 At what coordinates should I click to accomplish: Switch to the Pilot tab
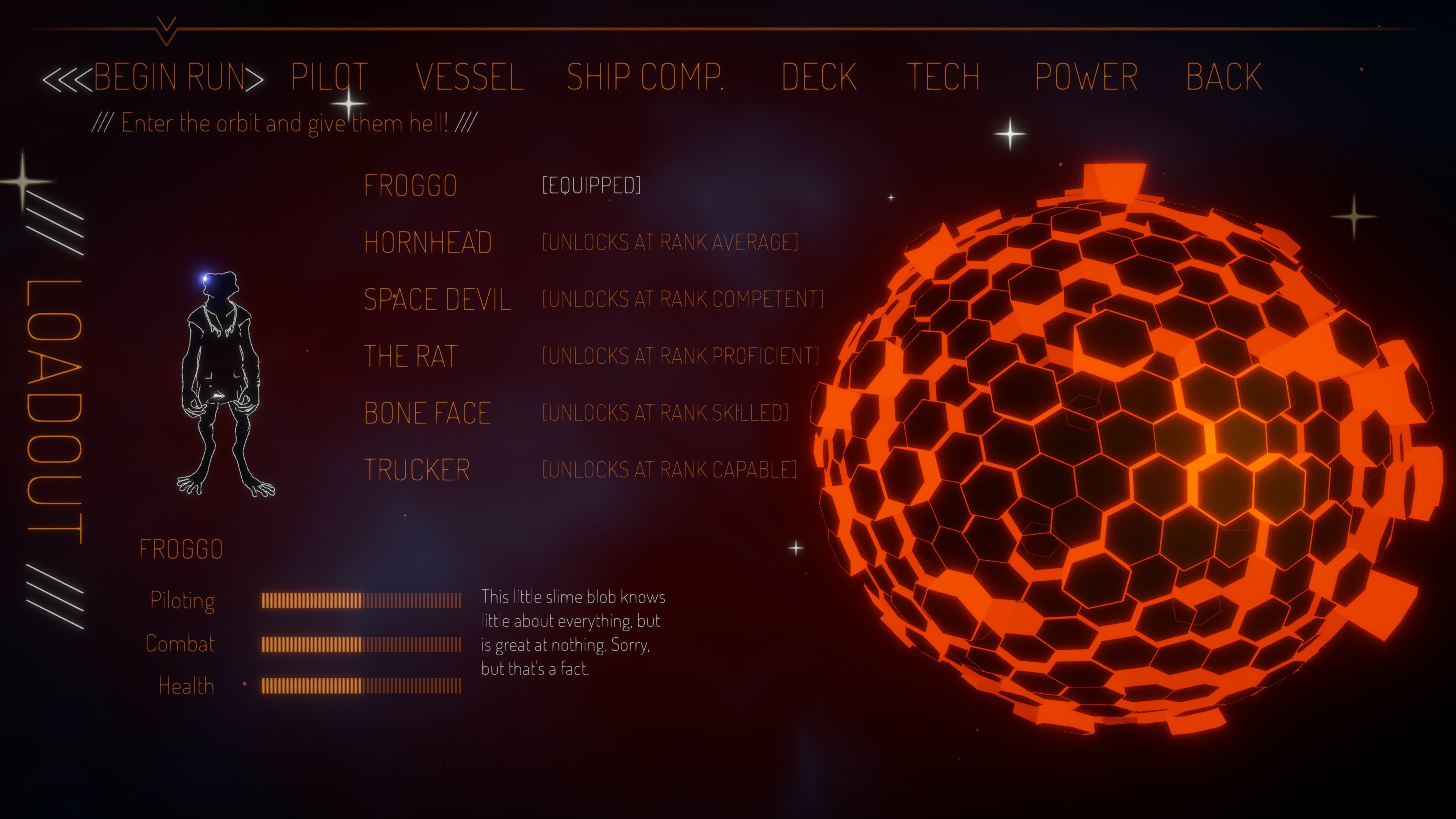[329, 77]
